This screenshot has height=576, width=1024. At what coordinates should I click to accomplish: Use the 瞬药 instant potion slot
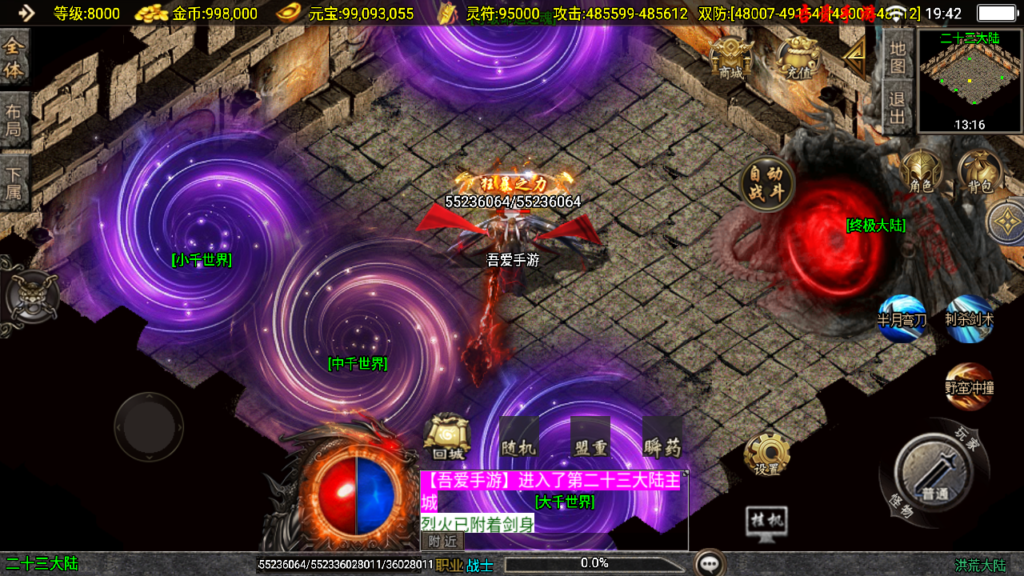(662, 438)
